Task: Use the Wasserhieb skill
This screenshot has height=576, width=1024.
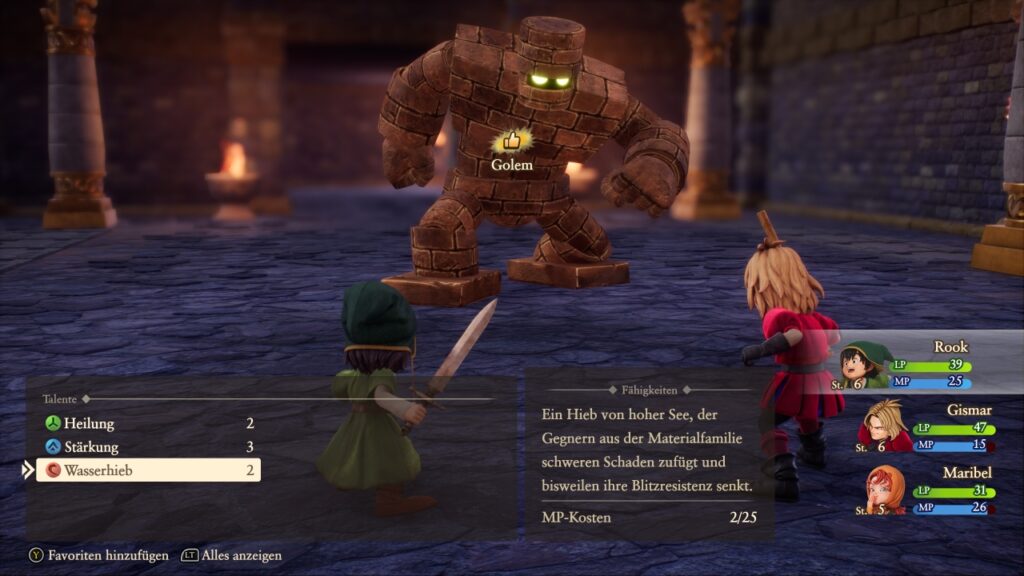Action: pos(148,470)
